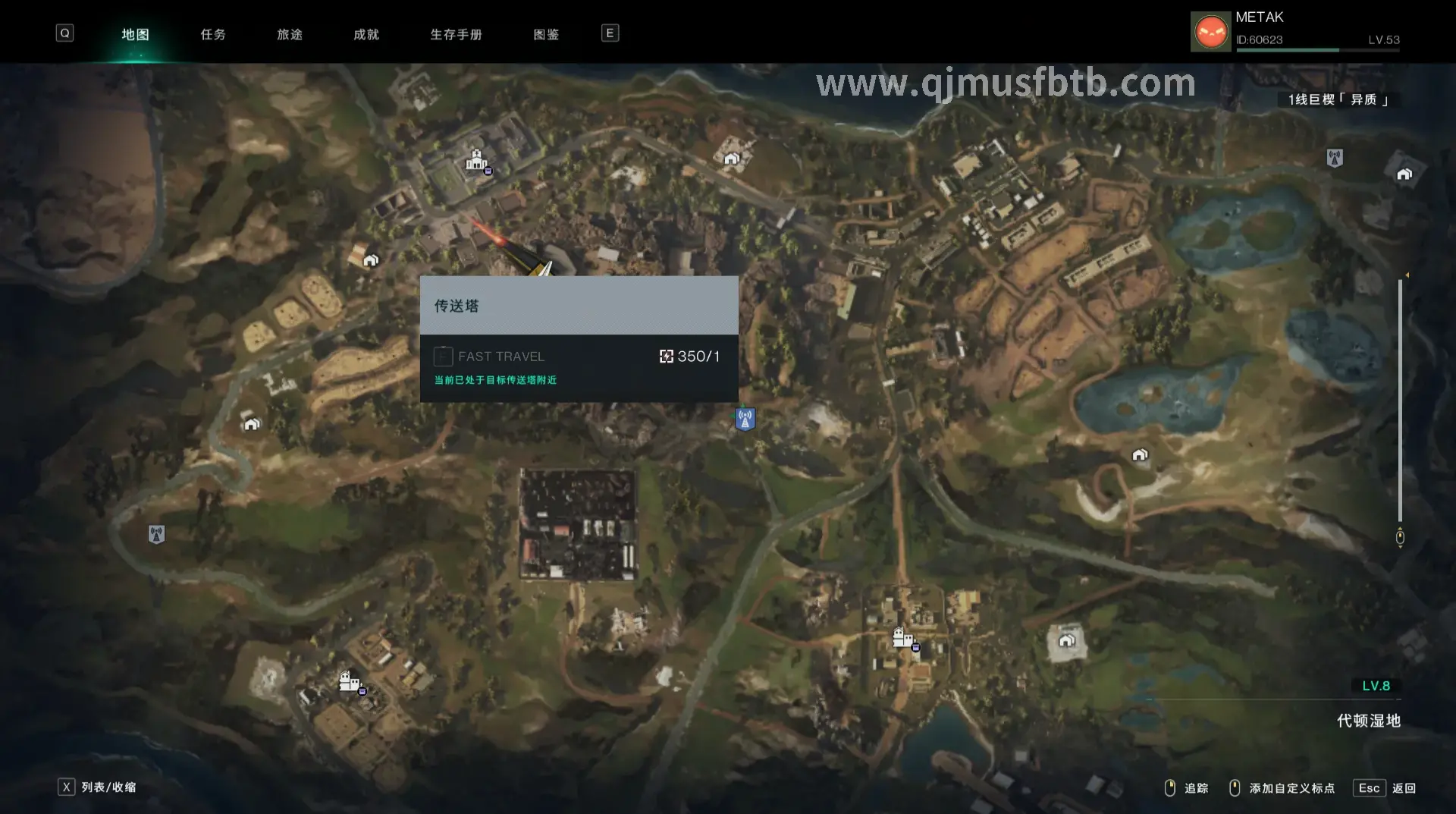The width and height of the screenshot is (1456, 814).
Task: Toggle the 列表/收缩 list panel
Action: pyautogui.click(x=99, y=787)
